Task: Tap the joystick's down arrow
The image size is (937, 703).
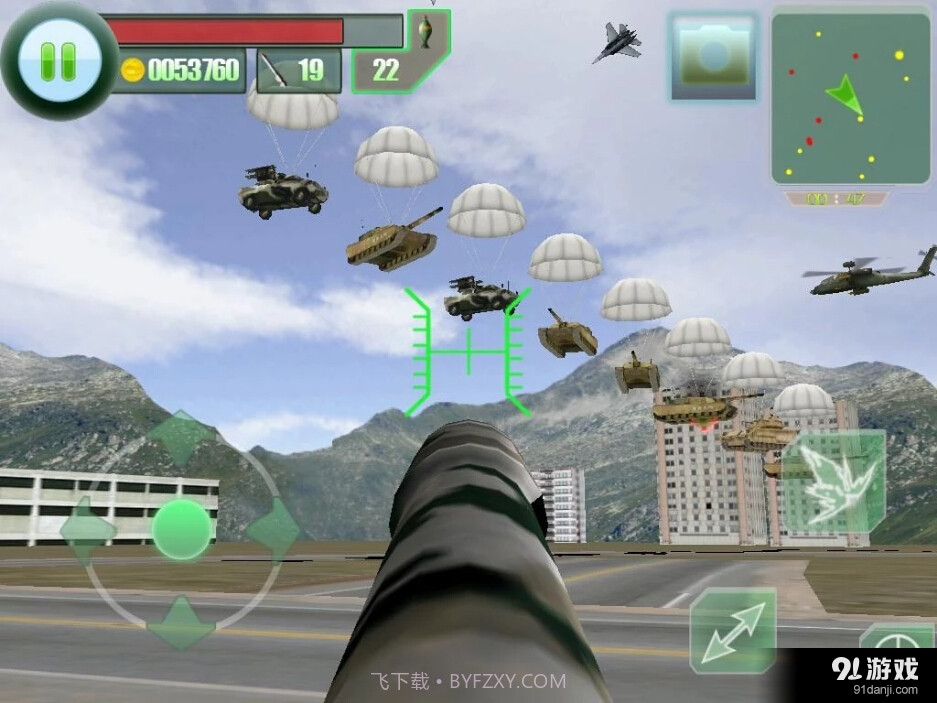Action: point(181,621)
